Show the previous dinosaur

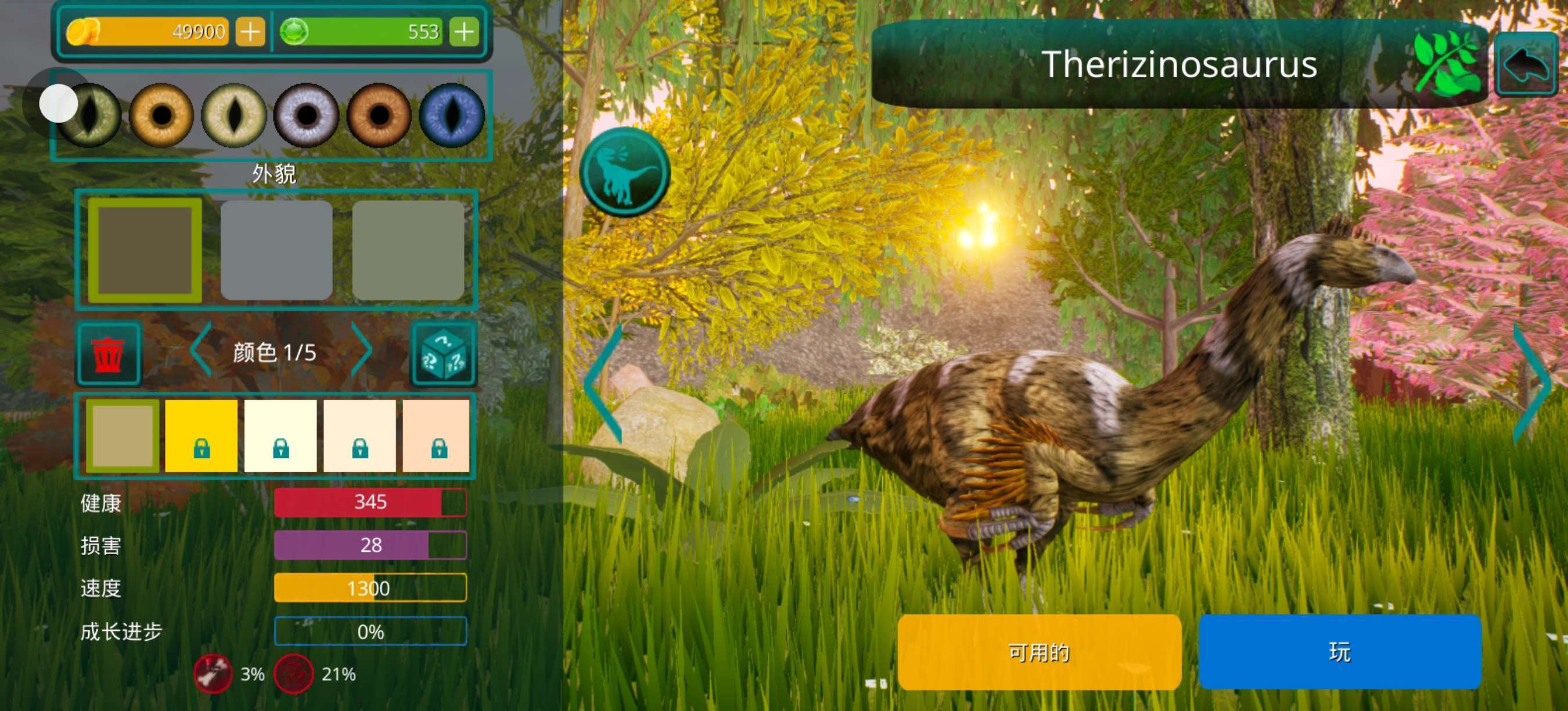(603, 383)
